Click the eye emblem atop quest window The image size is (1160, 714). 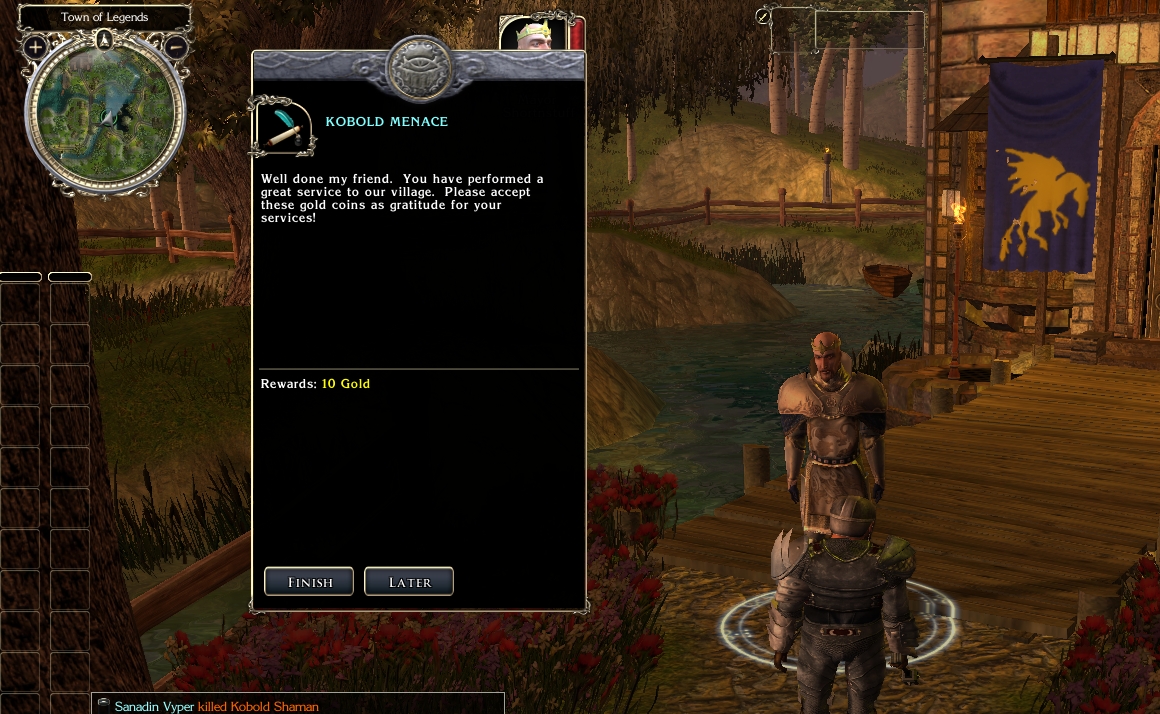pos(418,70)
